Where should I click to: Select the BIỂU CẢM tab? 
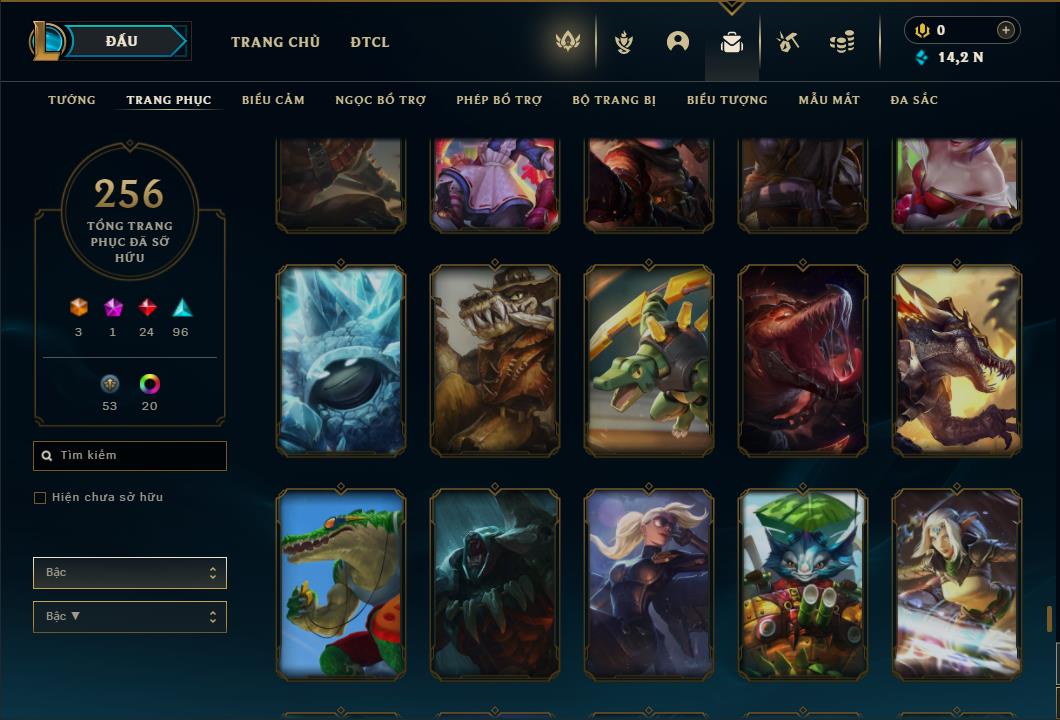tap(273, 100)
